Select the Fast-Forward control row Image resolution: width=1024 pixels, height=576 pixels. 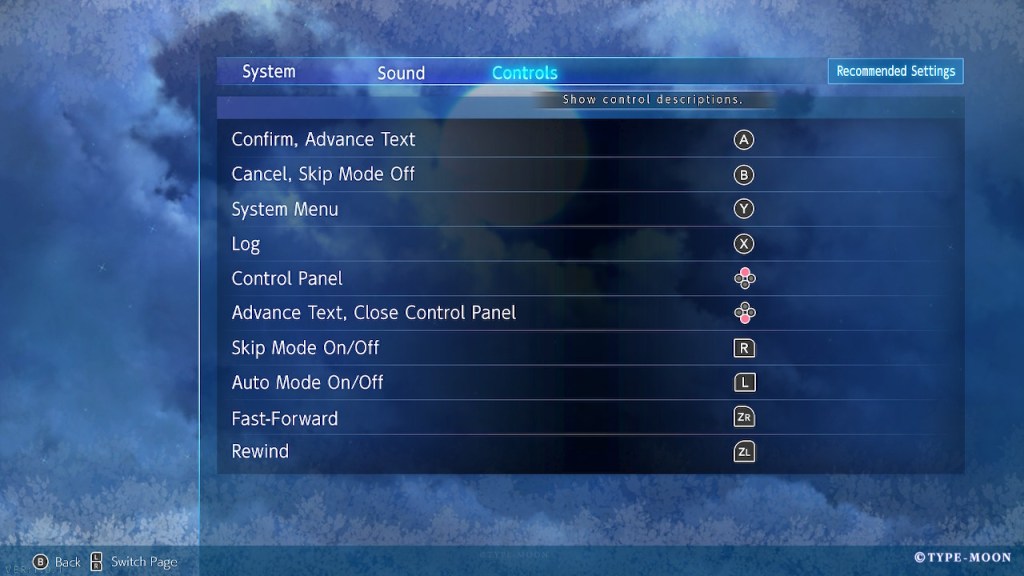[590, 418]
